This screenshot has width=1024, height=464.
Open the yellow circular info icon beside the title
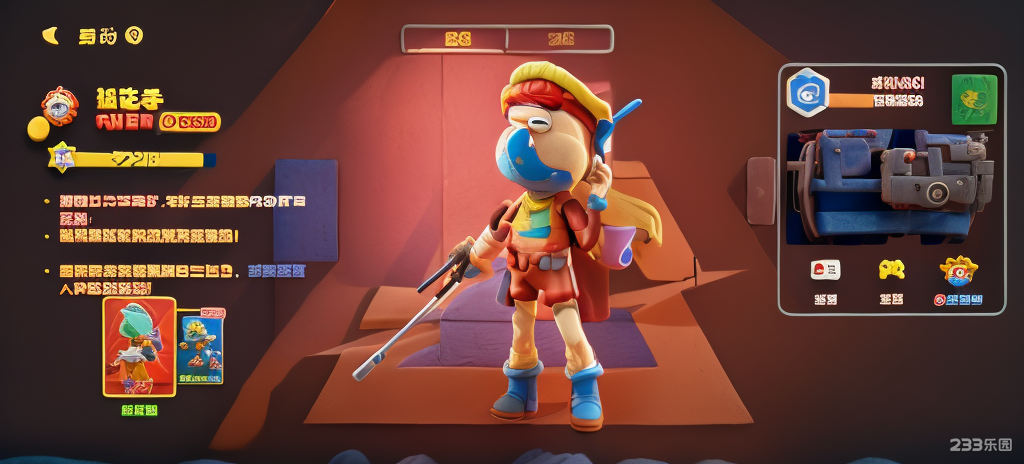click(x=134, y=36)
